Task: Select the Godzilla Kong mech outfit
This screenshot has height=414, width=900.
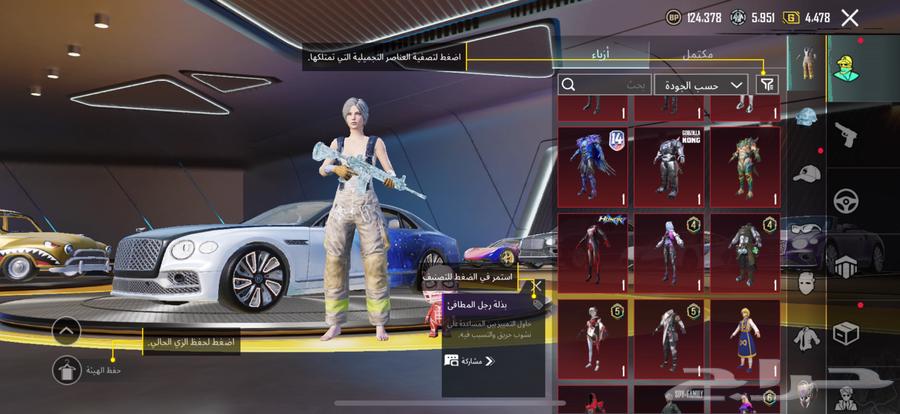Action: coord(669,164)
